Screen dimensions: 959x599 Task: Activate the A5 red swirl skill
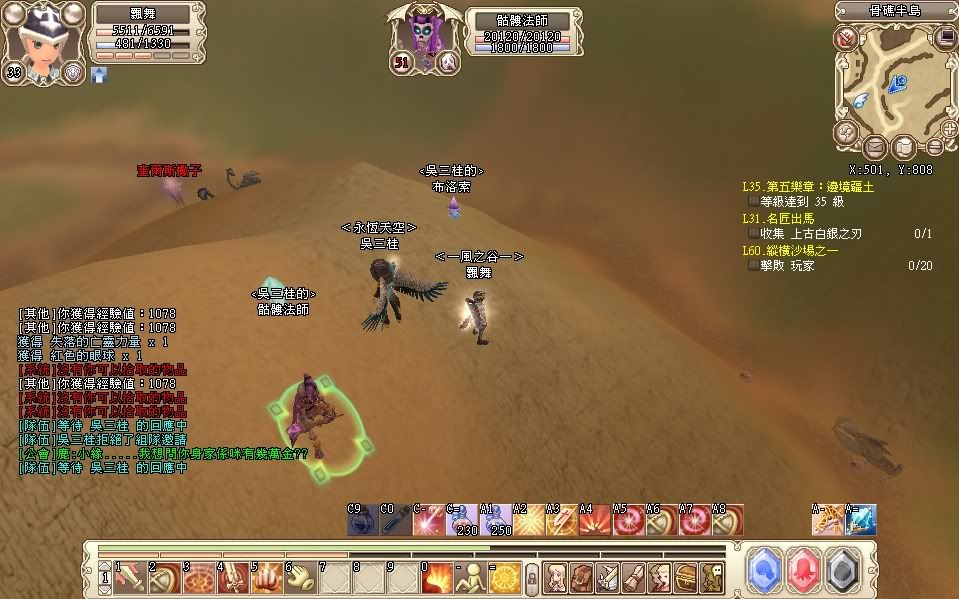pos(629,520)
